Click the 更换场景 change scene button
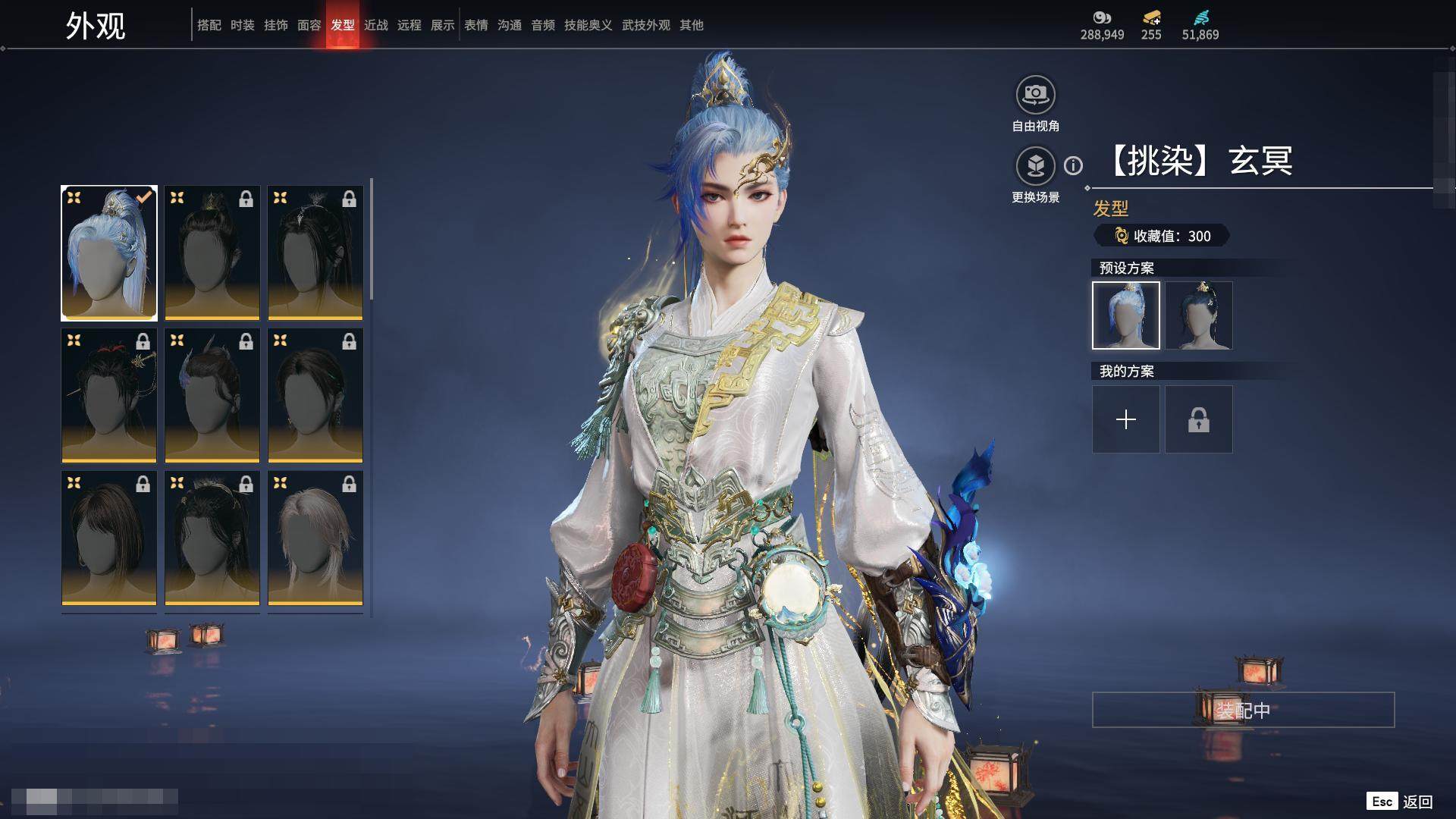Viewport: 1456px width, 819px height. click(x=1035, y=167)
